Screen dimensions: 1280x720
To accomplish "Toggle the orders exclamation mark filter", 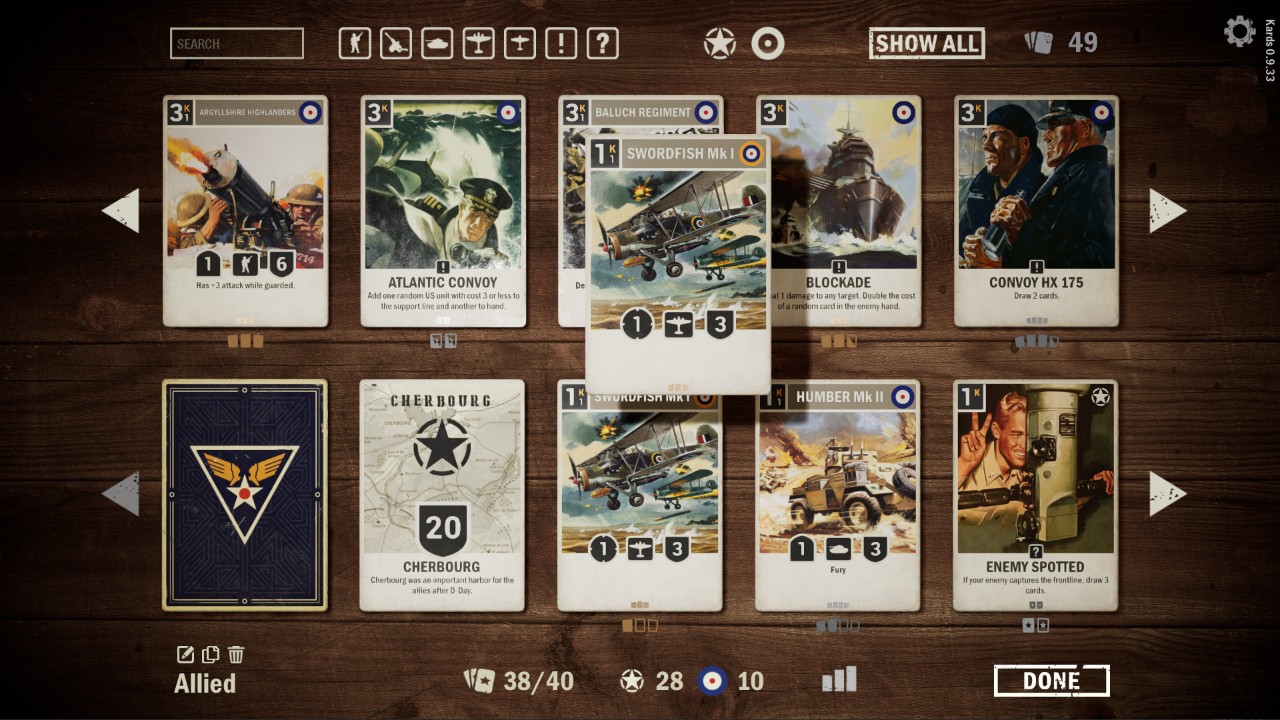I will point(559,43).
